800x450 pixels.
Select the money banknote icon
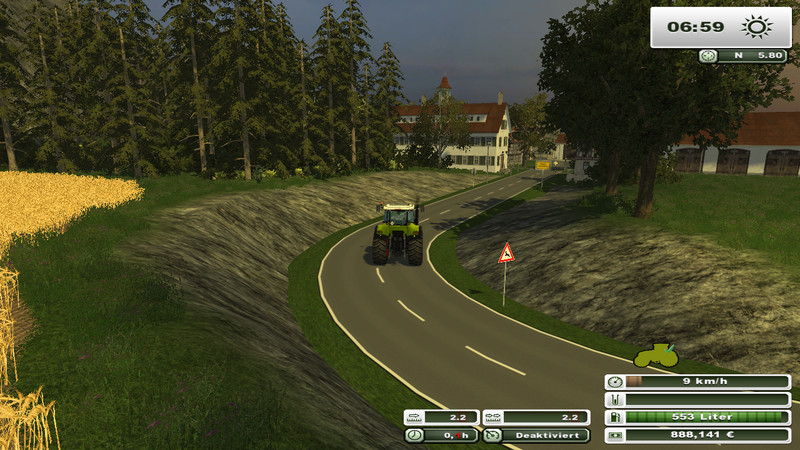pyautogui.click(x=614, y=435)
